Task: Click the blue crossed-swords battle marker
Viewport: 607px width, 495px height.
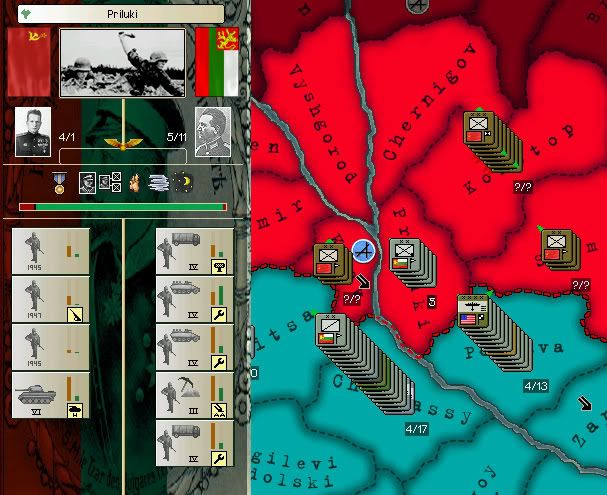Action: click(363, 251)
